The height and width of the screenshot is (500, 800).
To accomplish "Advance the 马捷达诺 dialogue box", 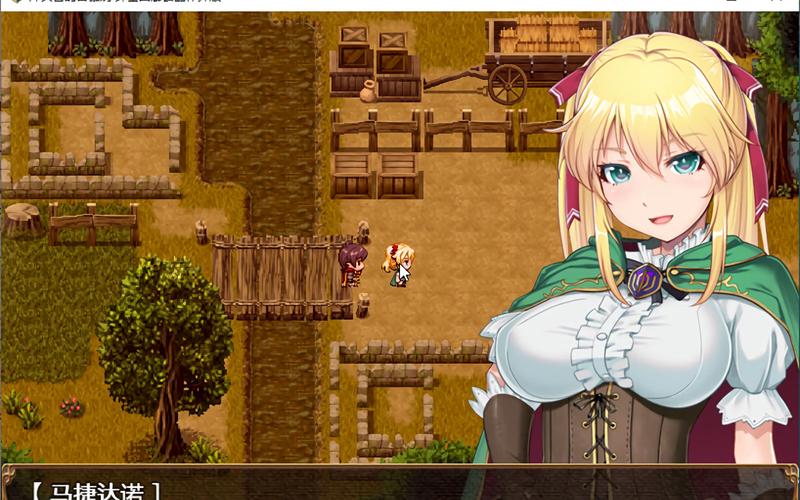I will coord(400,487).
